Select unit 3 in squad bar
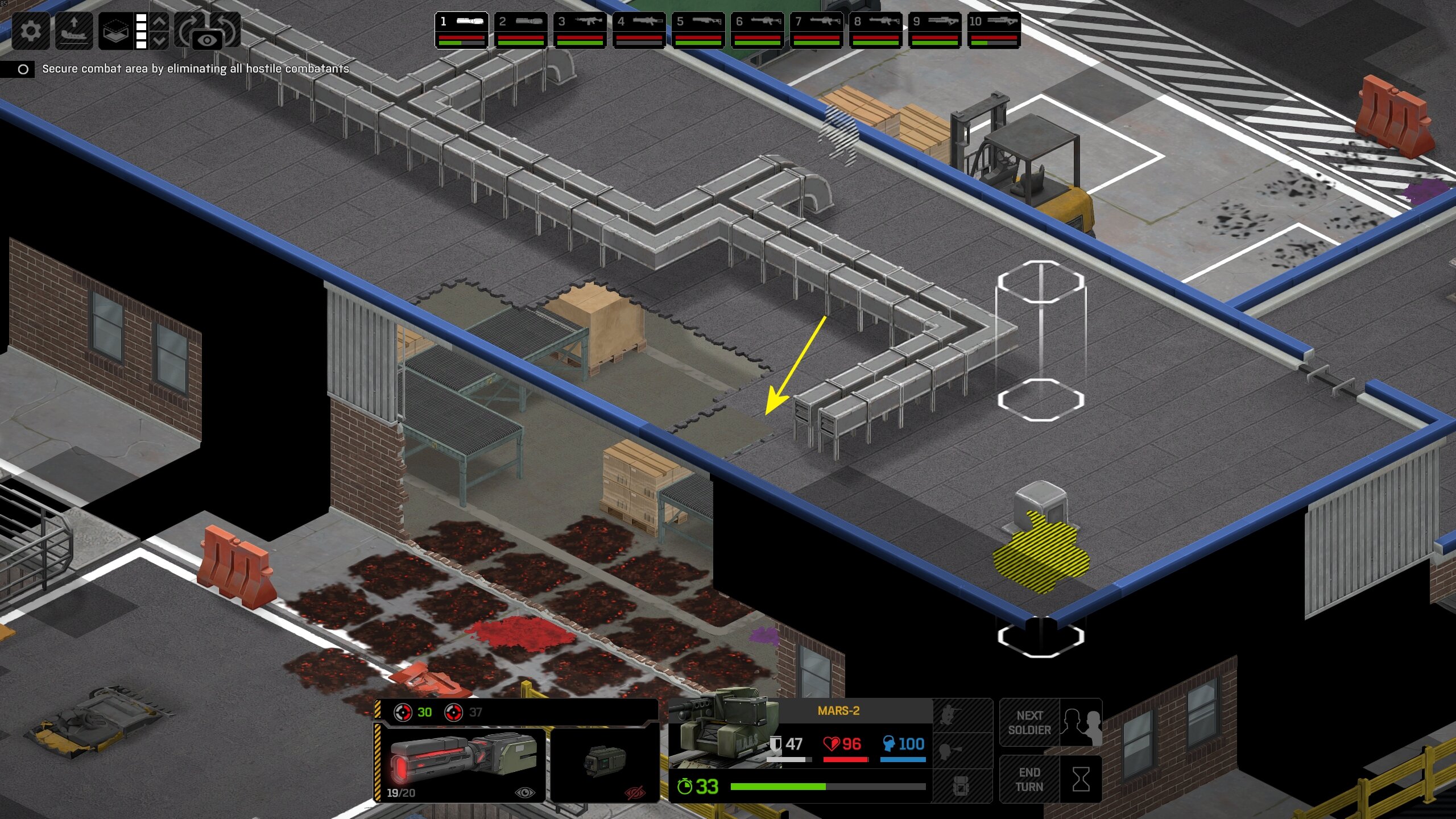 point(580,30)
